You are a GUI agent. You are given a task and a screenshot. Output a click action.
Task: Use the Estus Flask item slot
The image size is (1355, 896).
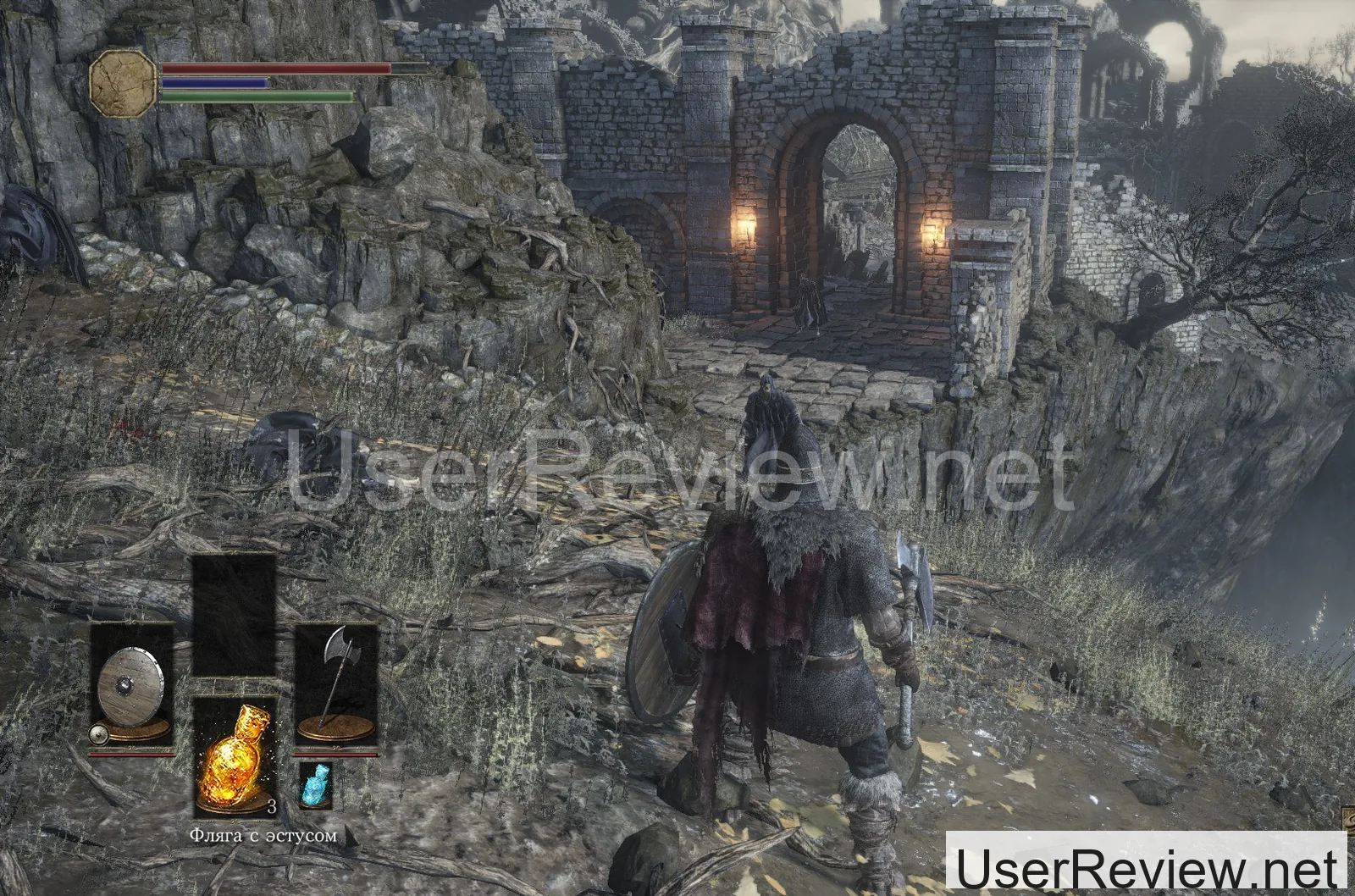235,756
